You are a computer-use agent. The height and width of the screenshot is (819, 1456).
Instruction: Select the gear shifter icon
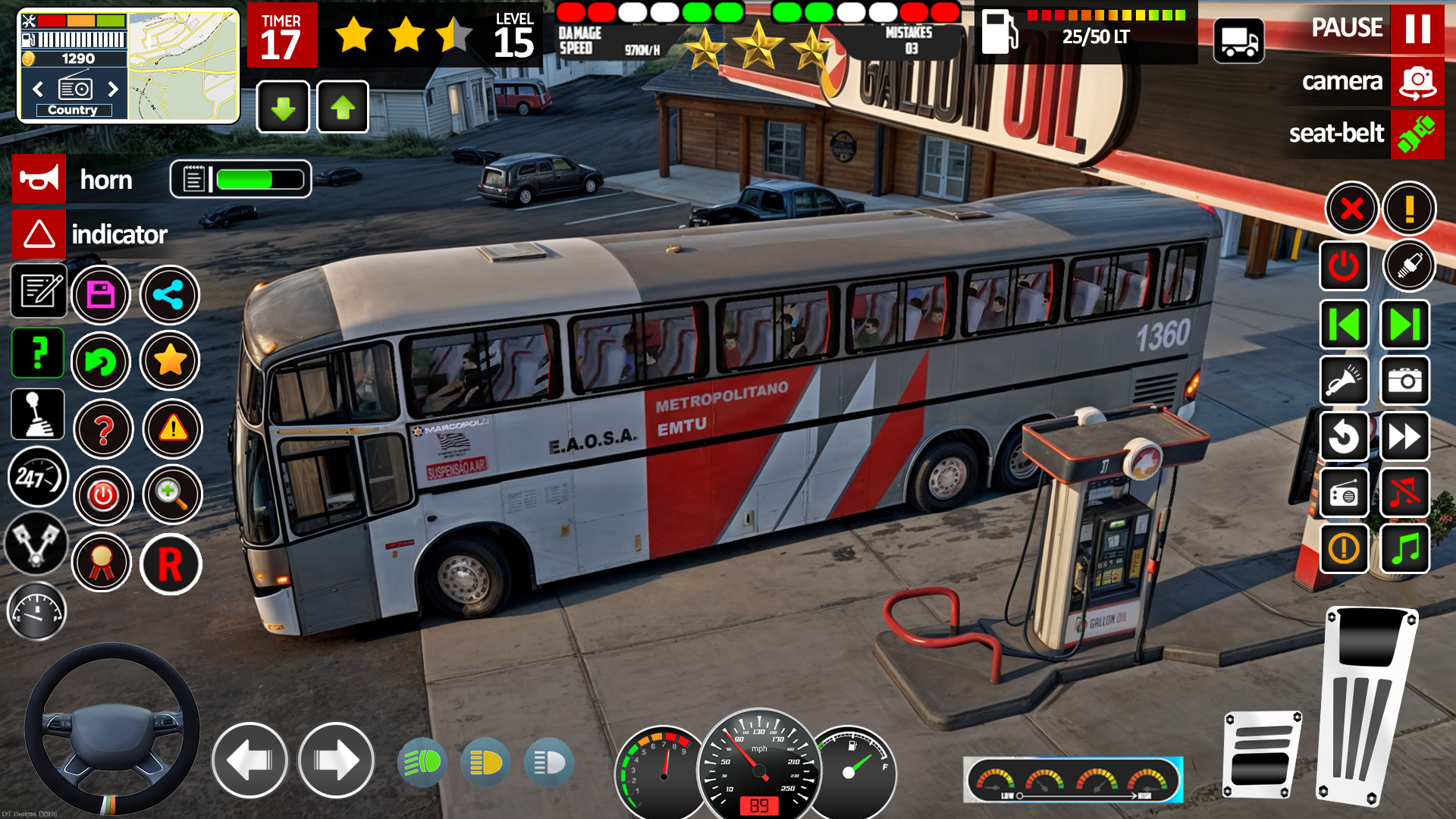[36, 414]
